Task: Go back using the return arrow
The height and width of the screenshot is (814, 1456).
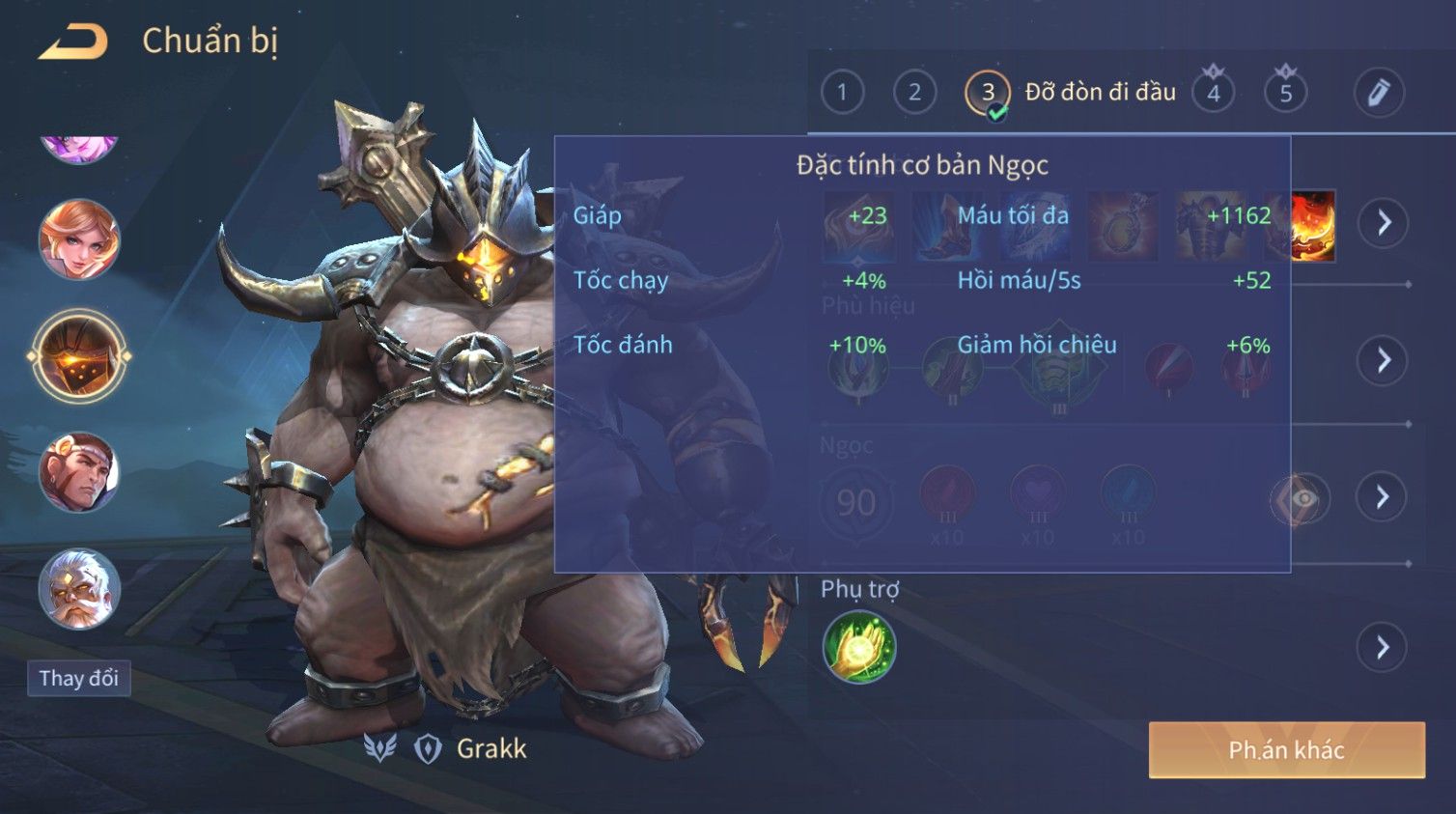Action: point(73,42)
